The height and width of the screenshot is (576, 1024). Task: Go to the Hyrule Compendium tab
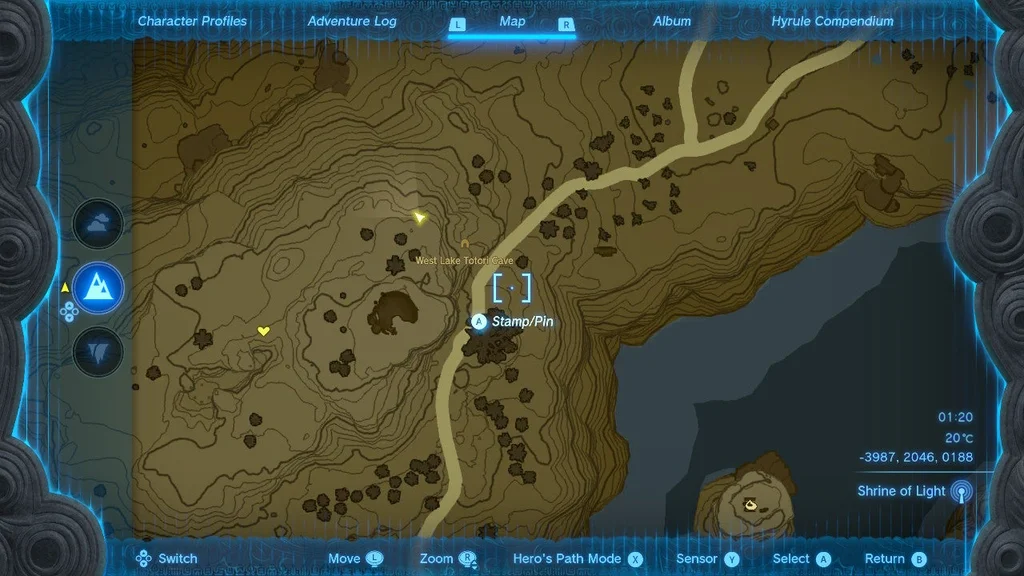[x=832, y=21]
